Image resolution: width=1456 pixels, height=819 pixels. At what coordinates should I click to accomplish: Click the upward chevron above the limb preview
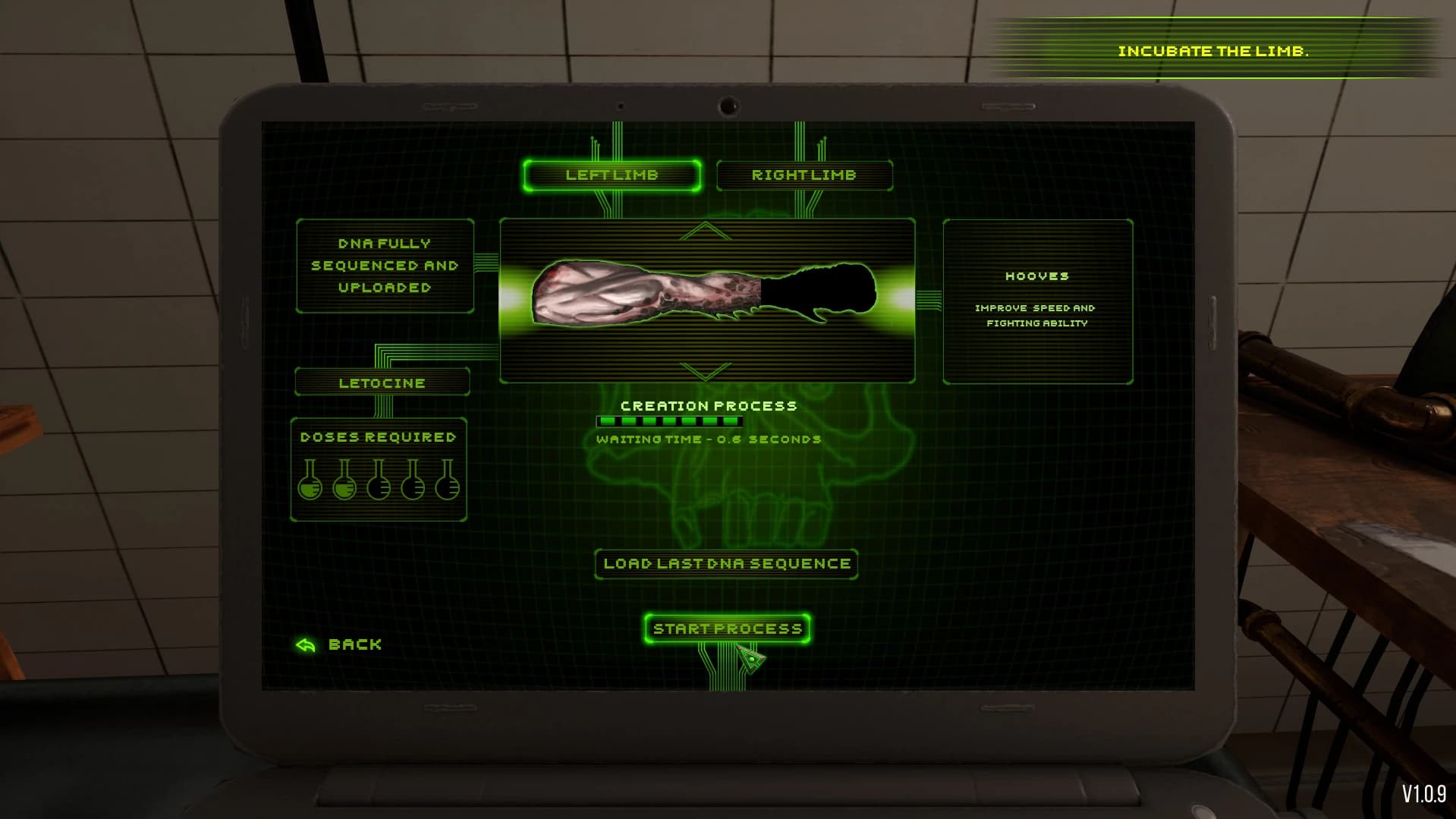(704, 232)
